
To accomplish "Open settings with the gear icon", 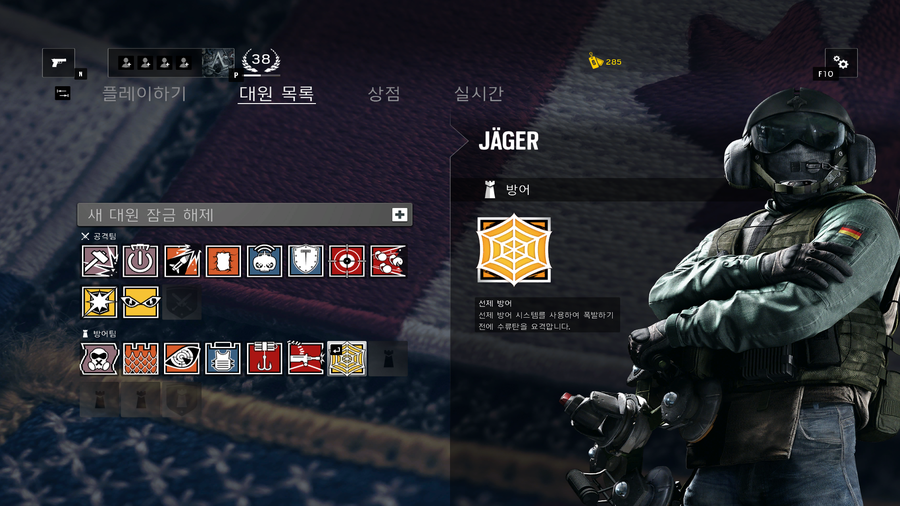I will 840,63.
